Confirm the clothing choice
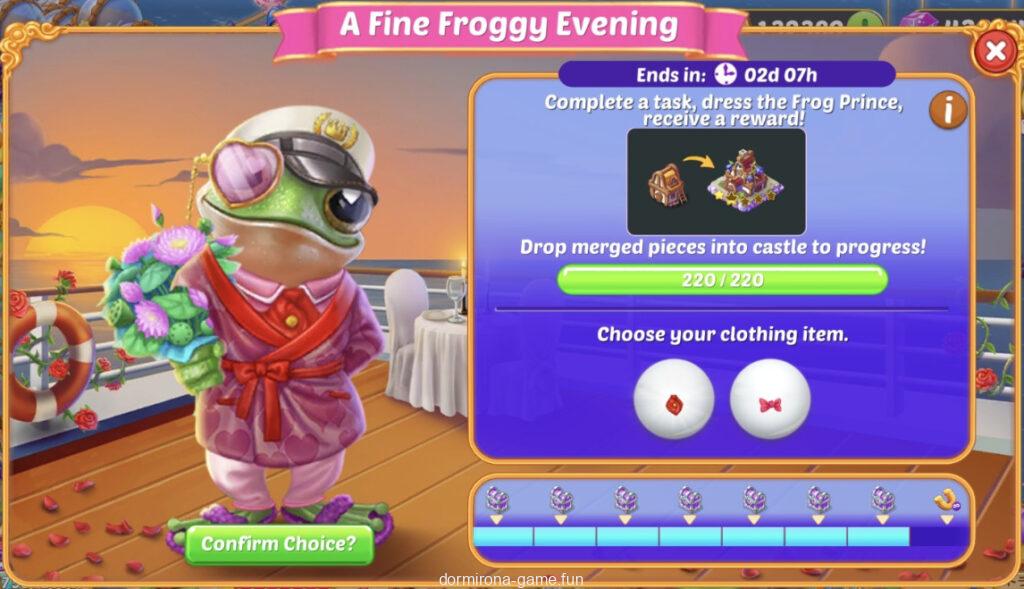The height and width of the screenshot is (589, 1024). [x=279, y=544]
